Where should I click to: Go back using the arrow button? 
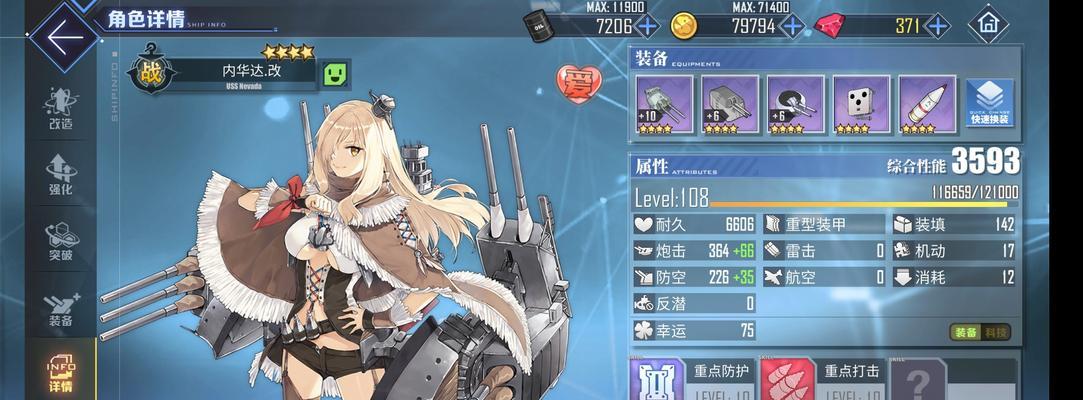[x=63, y=39]
